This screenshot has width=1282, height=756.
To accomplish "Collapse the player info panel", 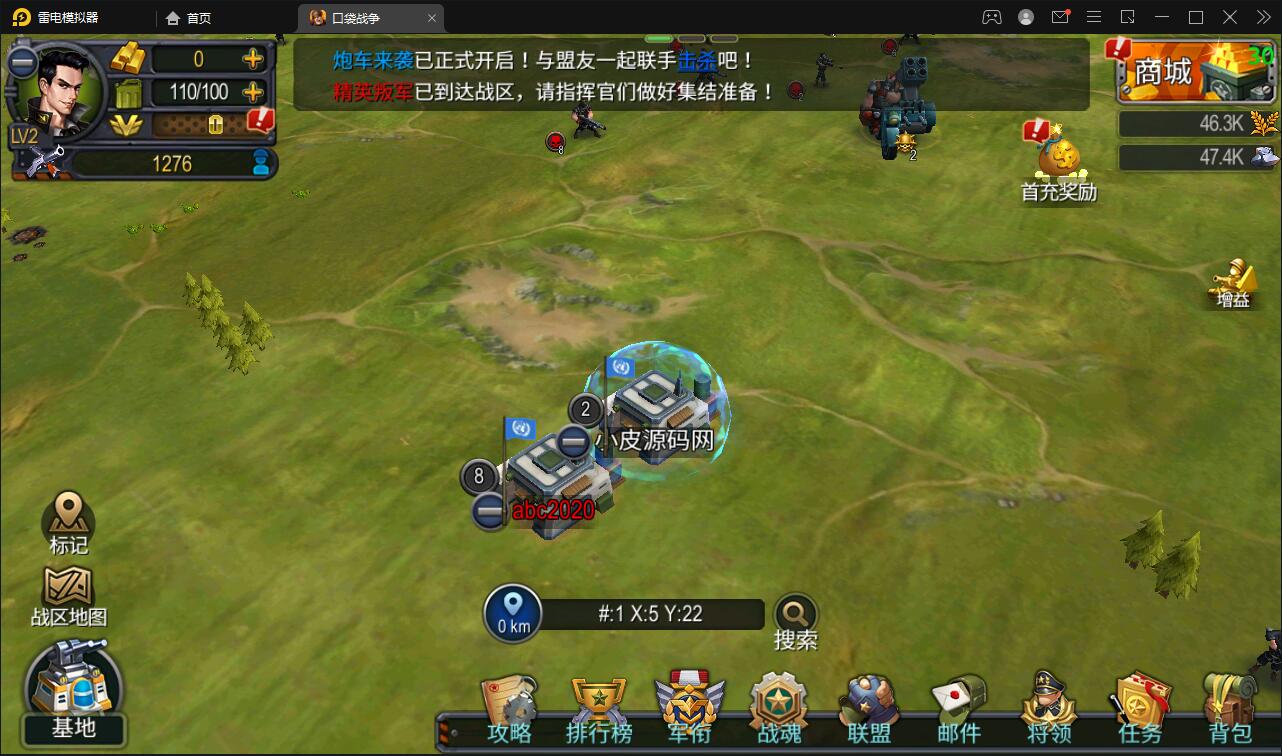I will click(22, 62).
